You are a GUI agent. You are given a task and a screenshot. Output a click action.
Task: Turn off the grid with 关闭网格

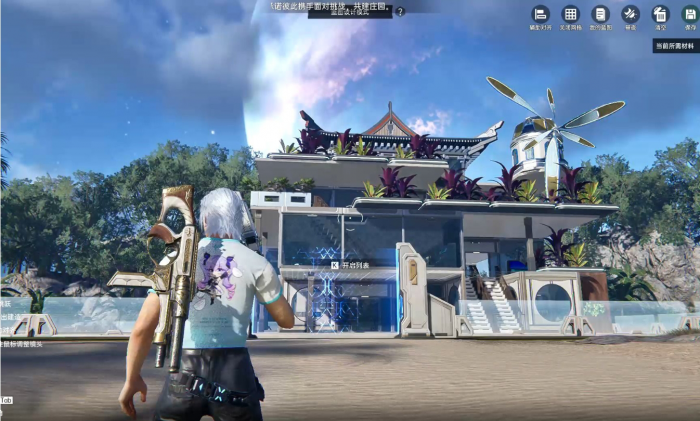click(x=570, y=15)
